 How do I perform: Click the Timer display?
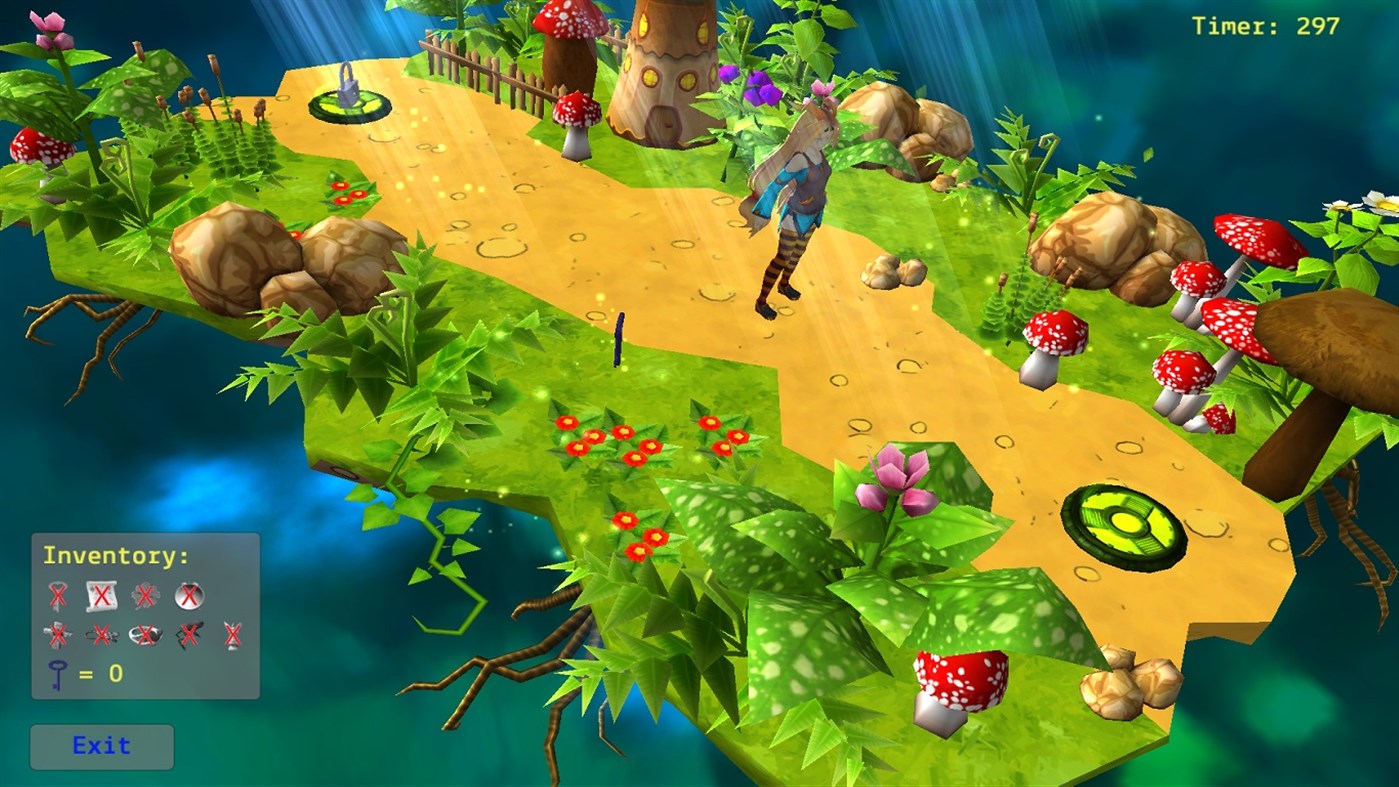point(1264,24)
